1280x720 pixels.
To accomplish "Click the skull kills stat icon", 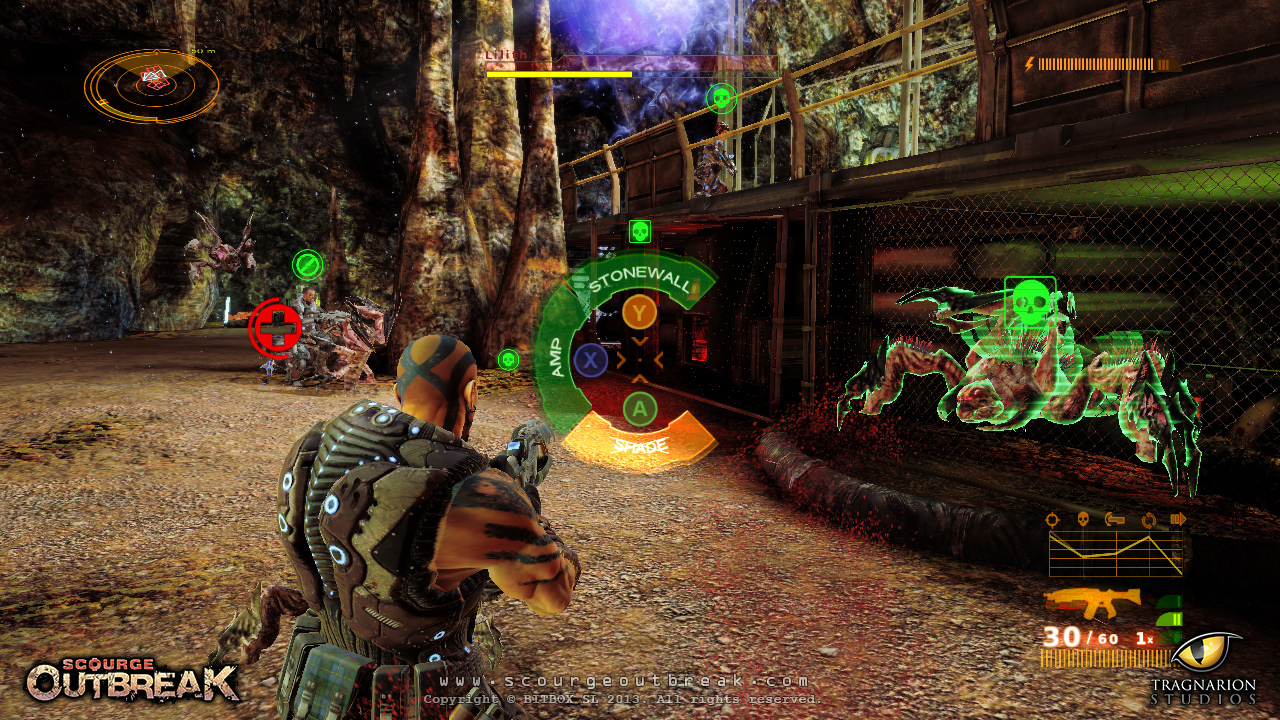I will tap(1083, 519).
